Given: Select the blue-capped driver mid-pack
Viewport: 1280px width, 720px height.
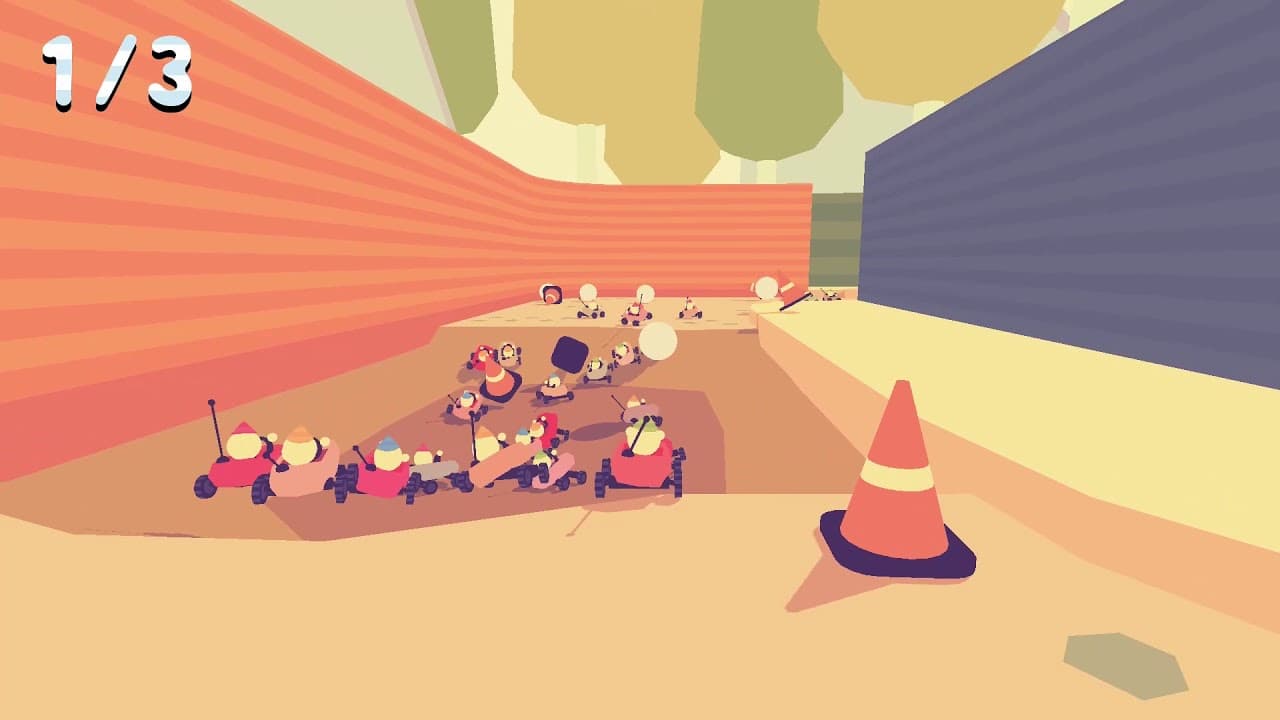Looking at the screenshot, I should (387, 449).
